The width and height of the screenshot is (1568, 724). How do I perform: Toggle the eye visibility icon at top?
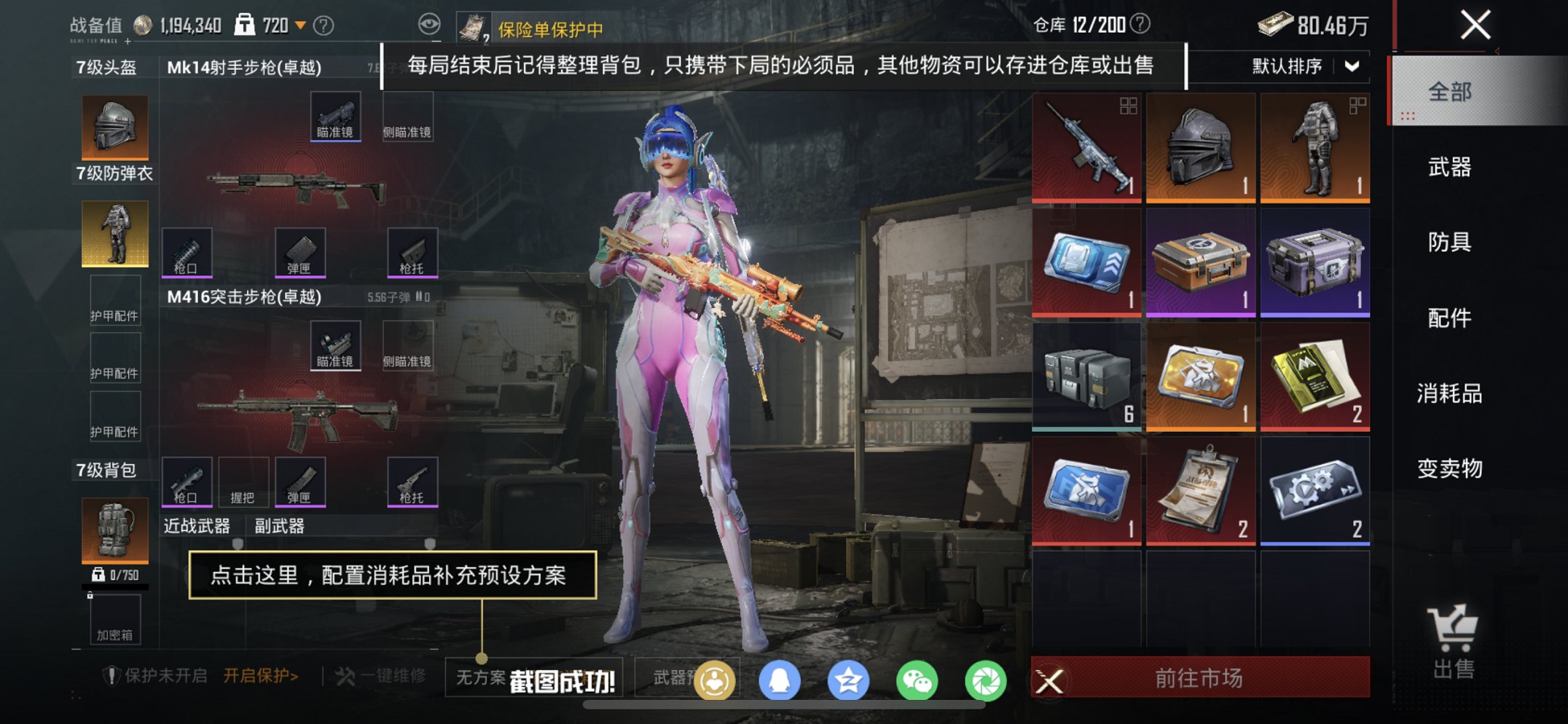[x=430, y=24]
